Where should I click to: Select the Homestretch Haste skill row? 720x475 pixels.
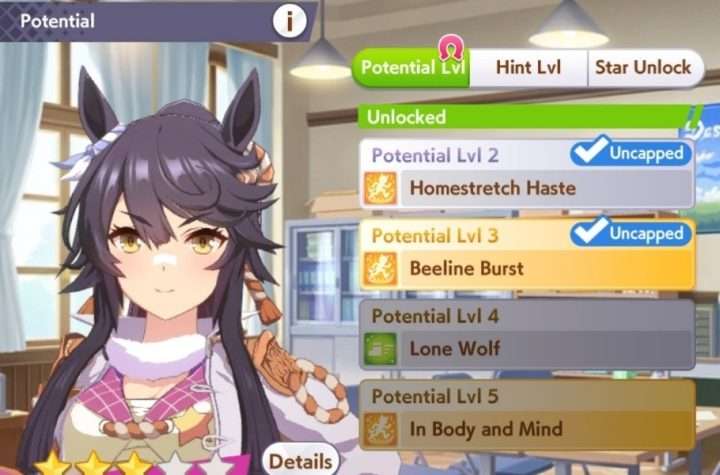(x=527, y=187)
